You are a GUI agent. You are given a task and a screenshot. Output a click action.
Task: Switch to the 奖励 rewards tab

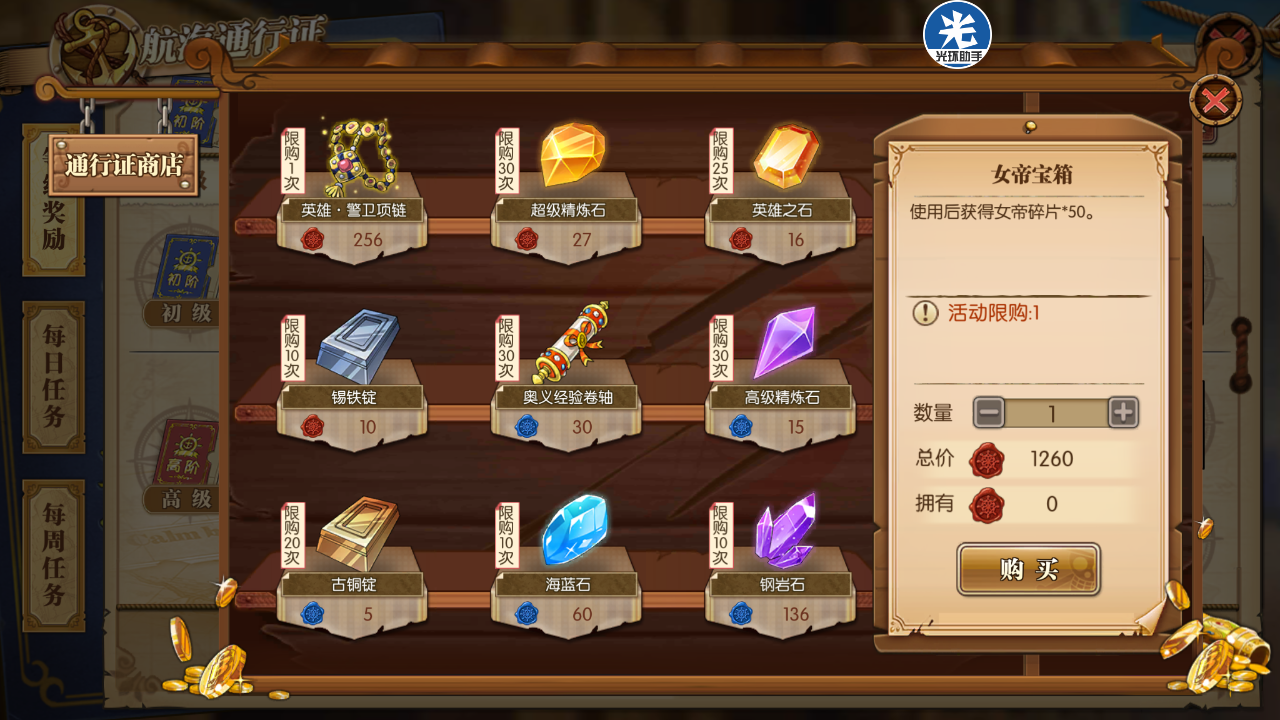point(54,225)
